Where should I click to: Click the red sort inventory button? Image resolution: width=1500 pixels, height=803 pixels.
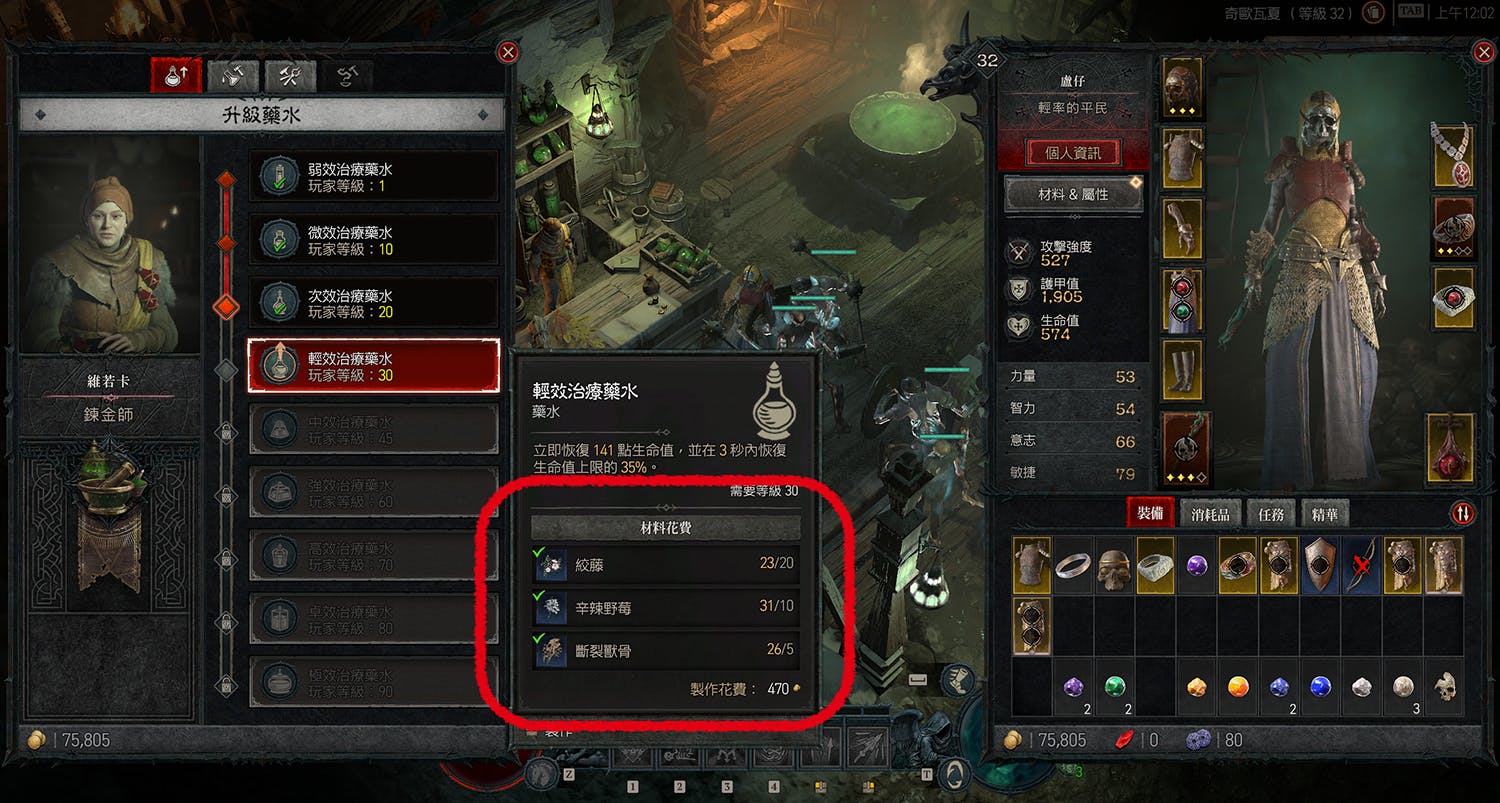1462,513
